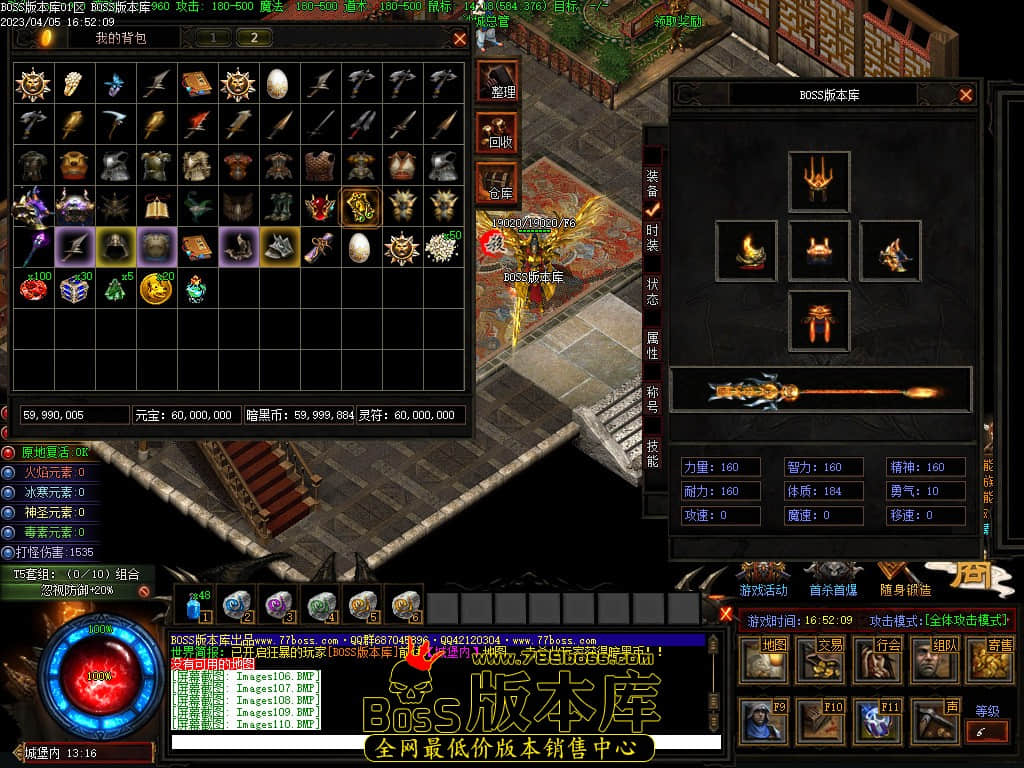Image resolution: width=1024 pixels, height=768 pixels.
Task: Select the equipped flaming staff weapon slot
Action: [x=820, y=390]
